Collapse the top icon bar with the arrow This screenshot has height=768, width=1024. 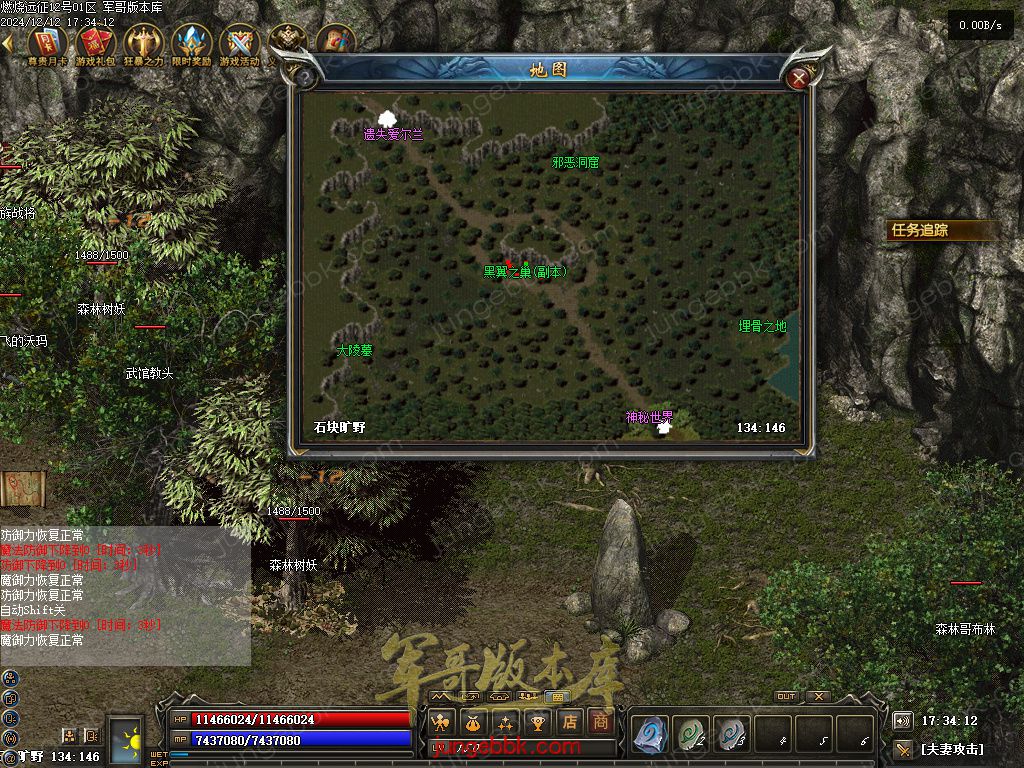pyautogui.click(x=7, y=44)
